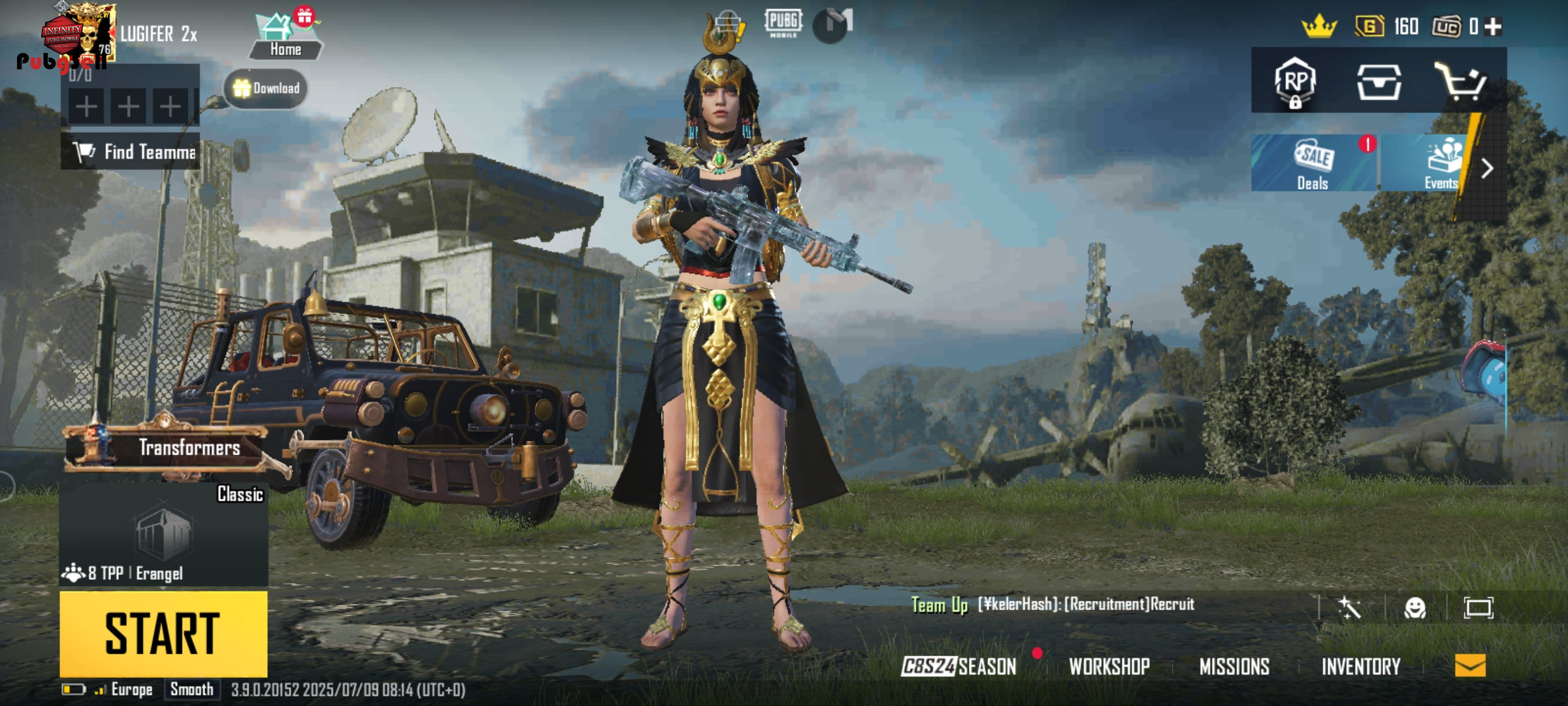Open the Inventory
This screenshot has height=706, width=1568.
[x=1361, y=666]
